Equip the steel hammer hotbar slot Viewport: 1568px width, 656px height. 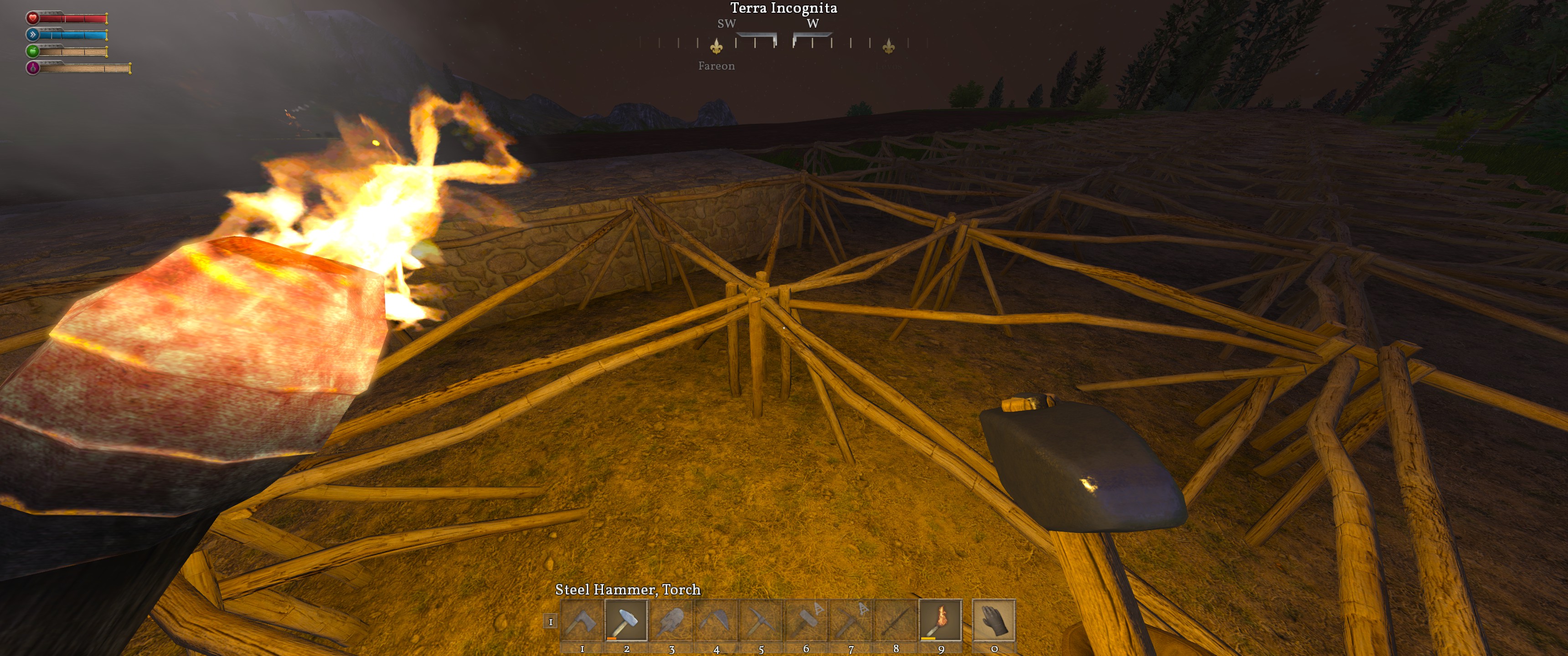click(x=626, y=621)
